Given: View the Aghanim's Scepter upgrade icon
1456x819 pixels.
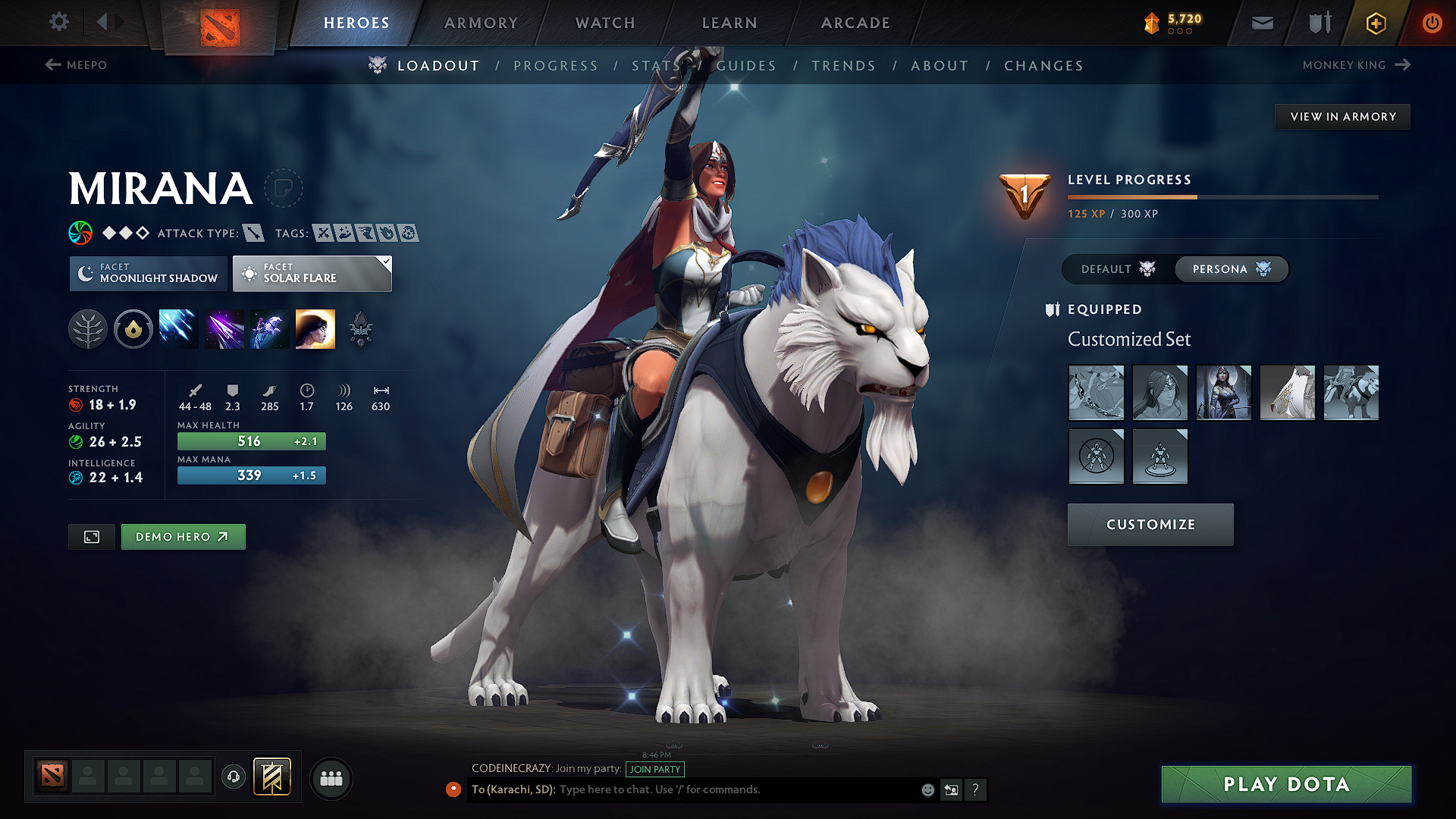Looking at the screenshot, I should 360,328.
